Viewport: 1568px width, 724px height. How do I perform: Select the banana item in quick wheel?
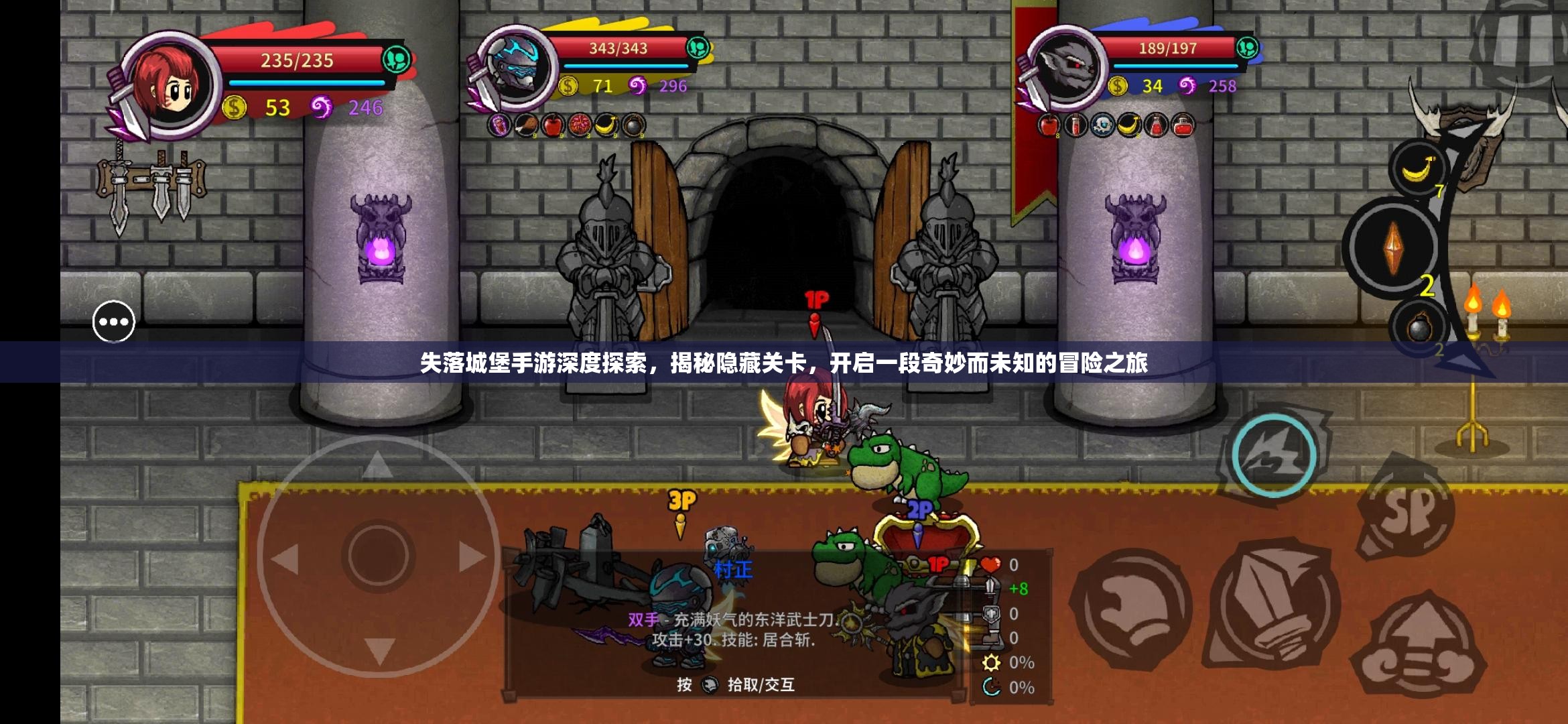click(x=1418, y=168)
